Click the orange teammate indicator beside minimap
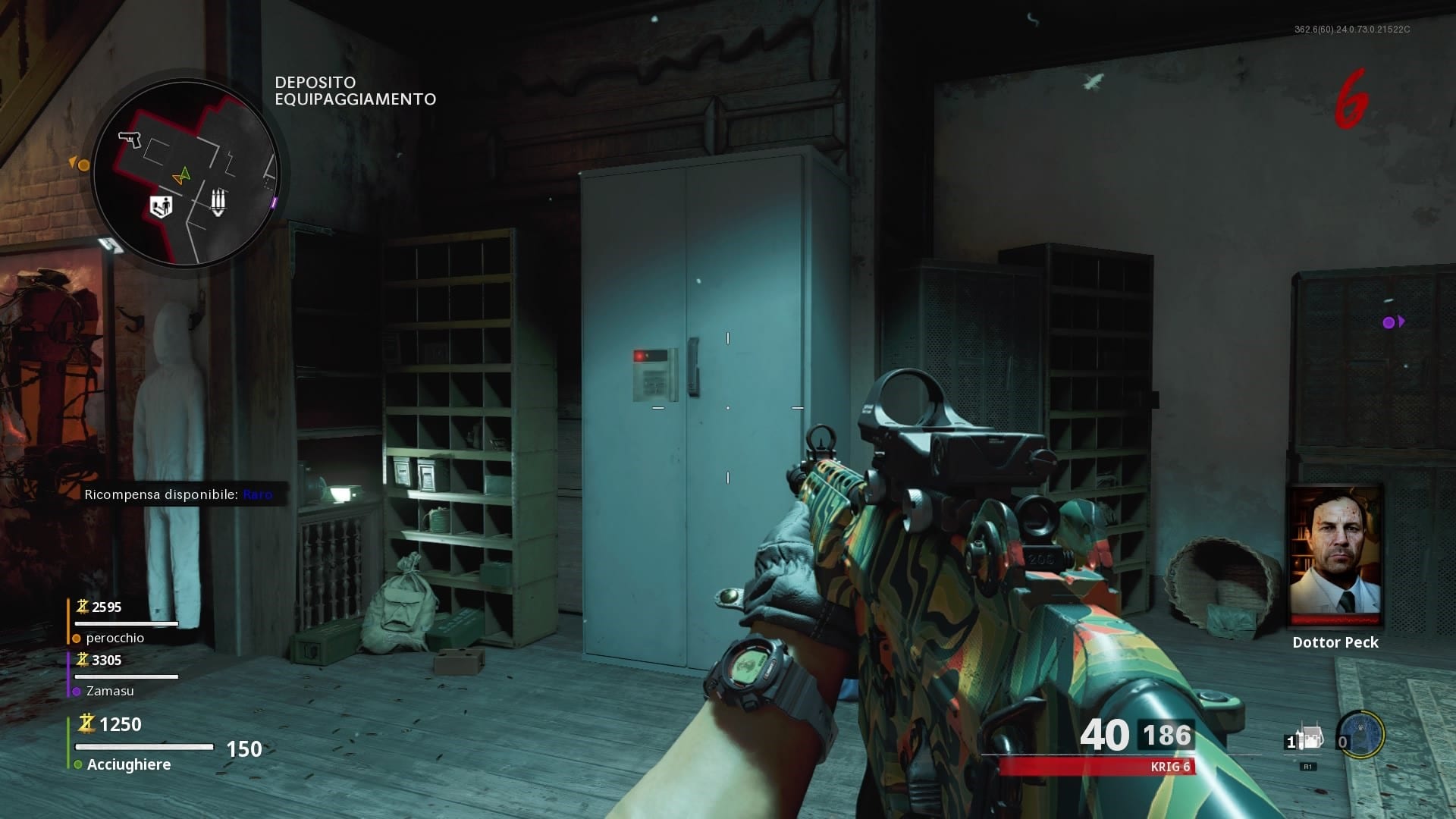Viewport: 1456px width, 819px height. pyautogui.click(x=80, y=165)
